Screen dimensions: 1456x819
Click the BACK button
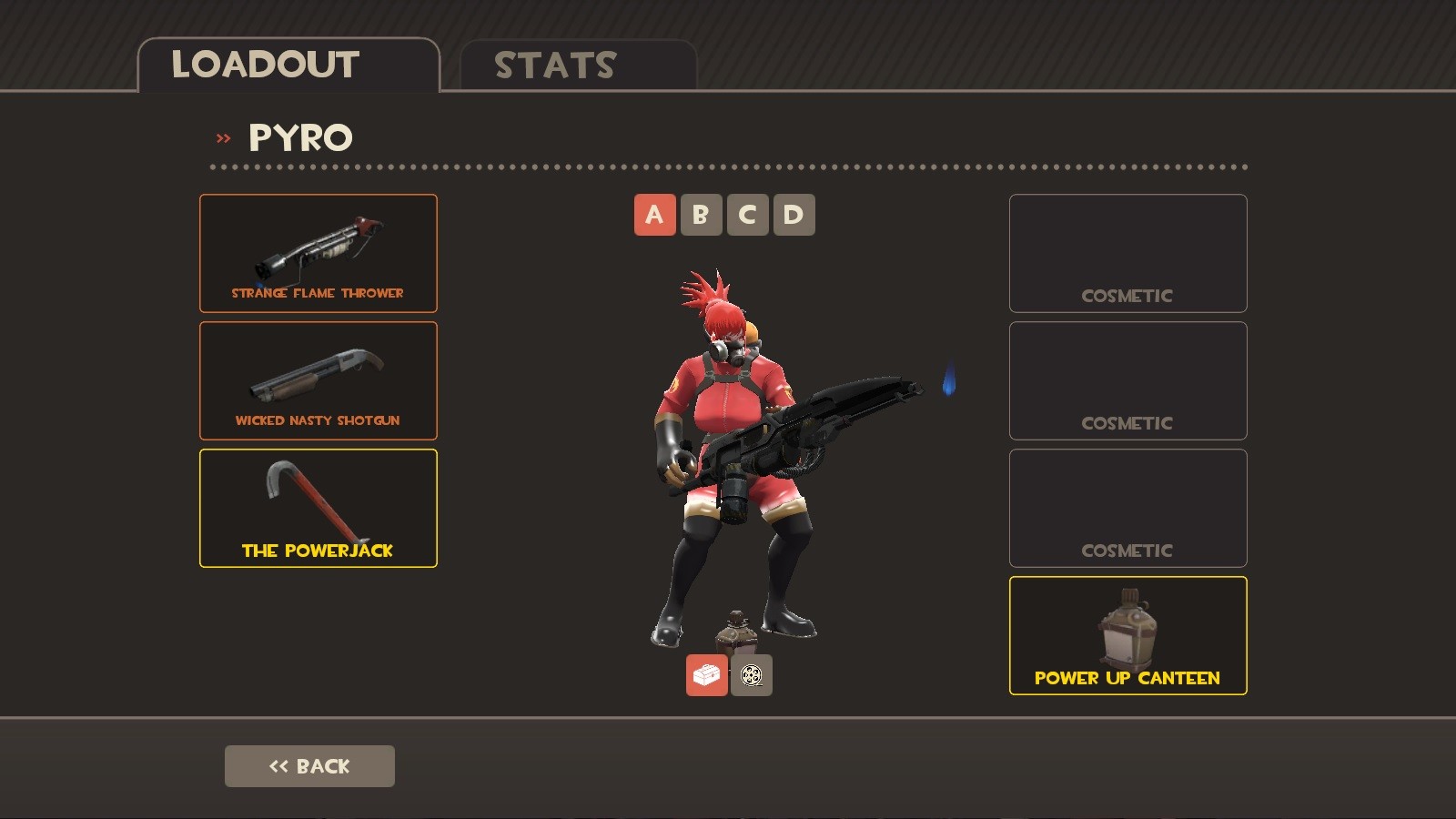tap(309, 765)
